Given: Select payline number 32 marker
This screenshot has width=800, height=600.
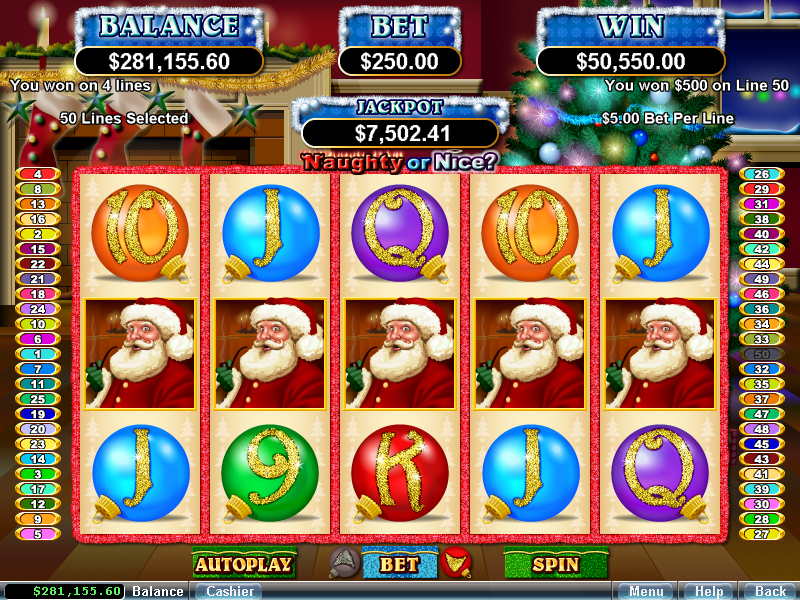Looking at the screenshot, I should 761,369.
